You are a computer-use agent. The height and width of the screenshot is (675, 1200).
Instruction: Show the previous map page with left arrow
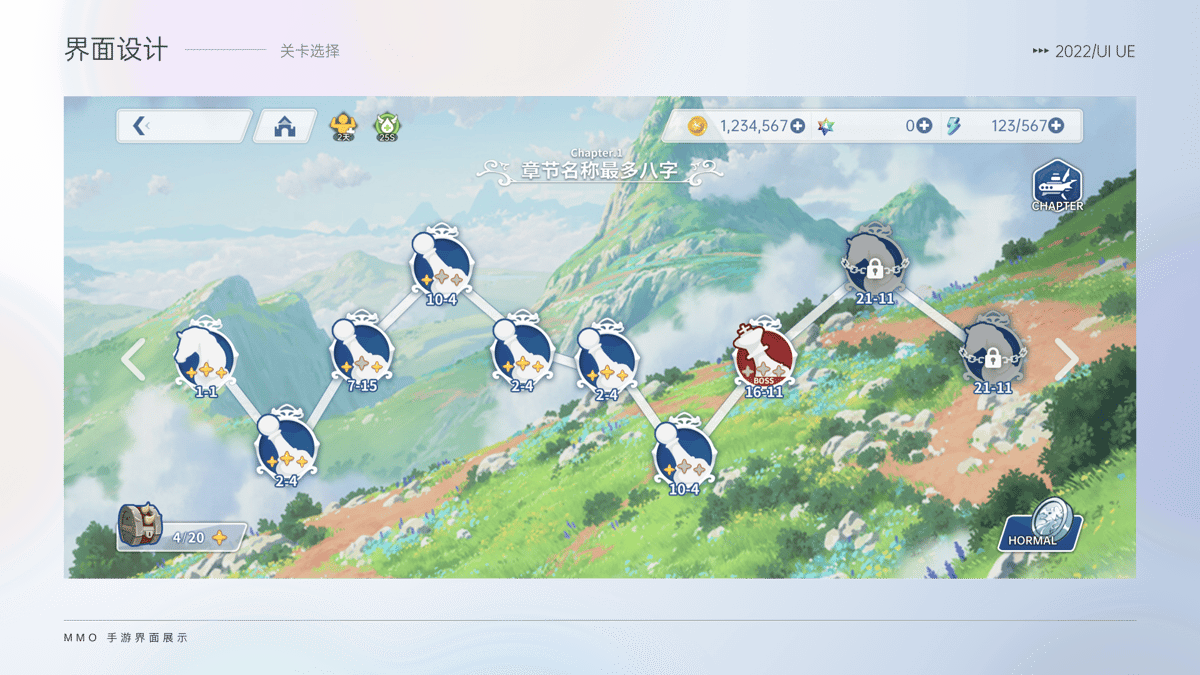coord(133,359)
